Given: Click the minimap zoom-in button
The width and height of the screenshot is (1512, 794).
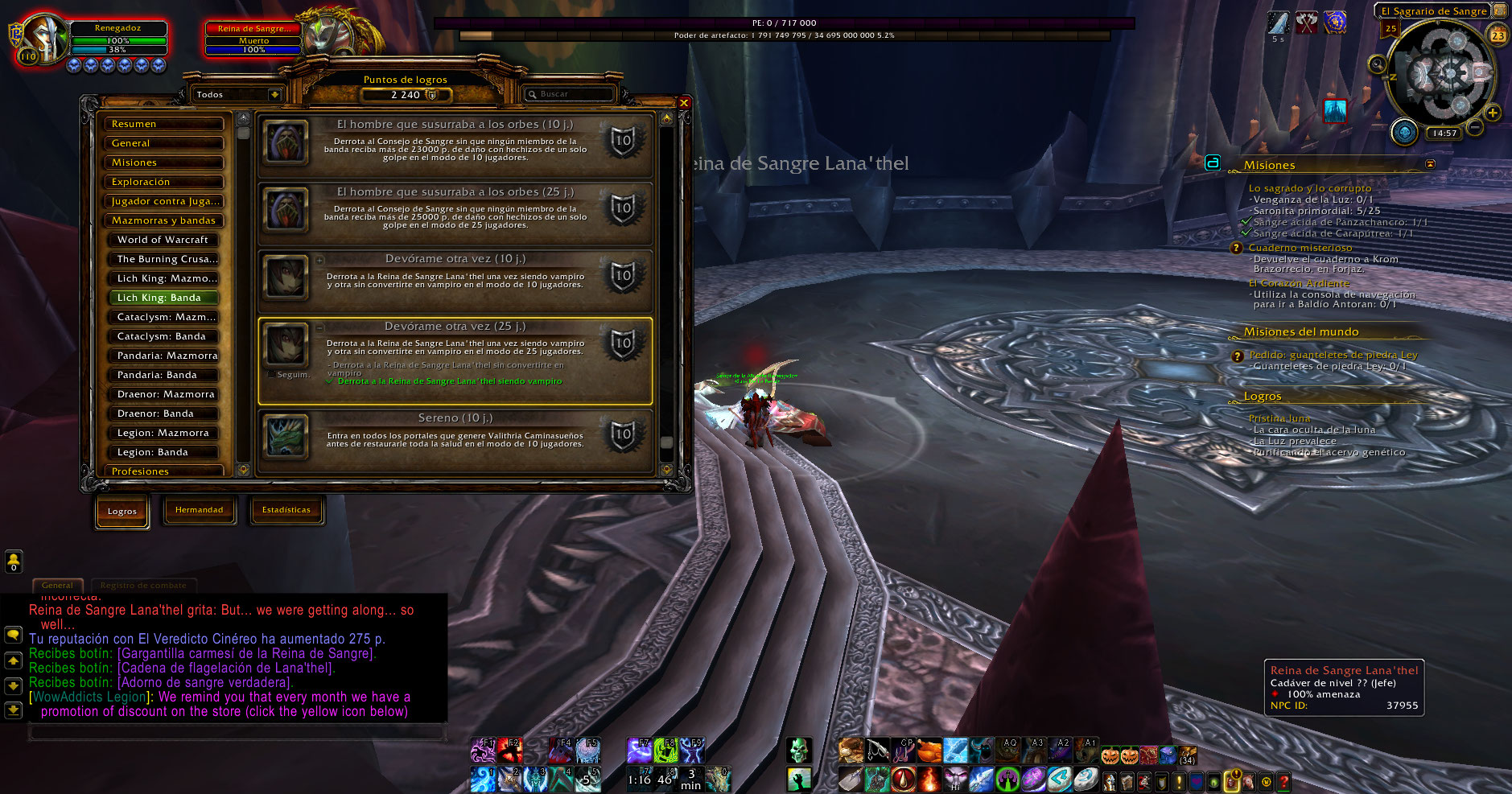Looking at the screenshot, I should pyautogui.click(x=1493, y=113).
